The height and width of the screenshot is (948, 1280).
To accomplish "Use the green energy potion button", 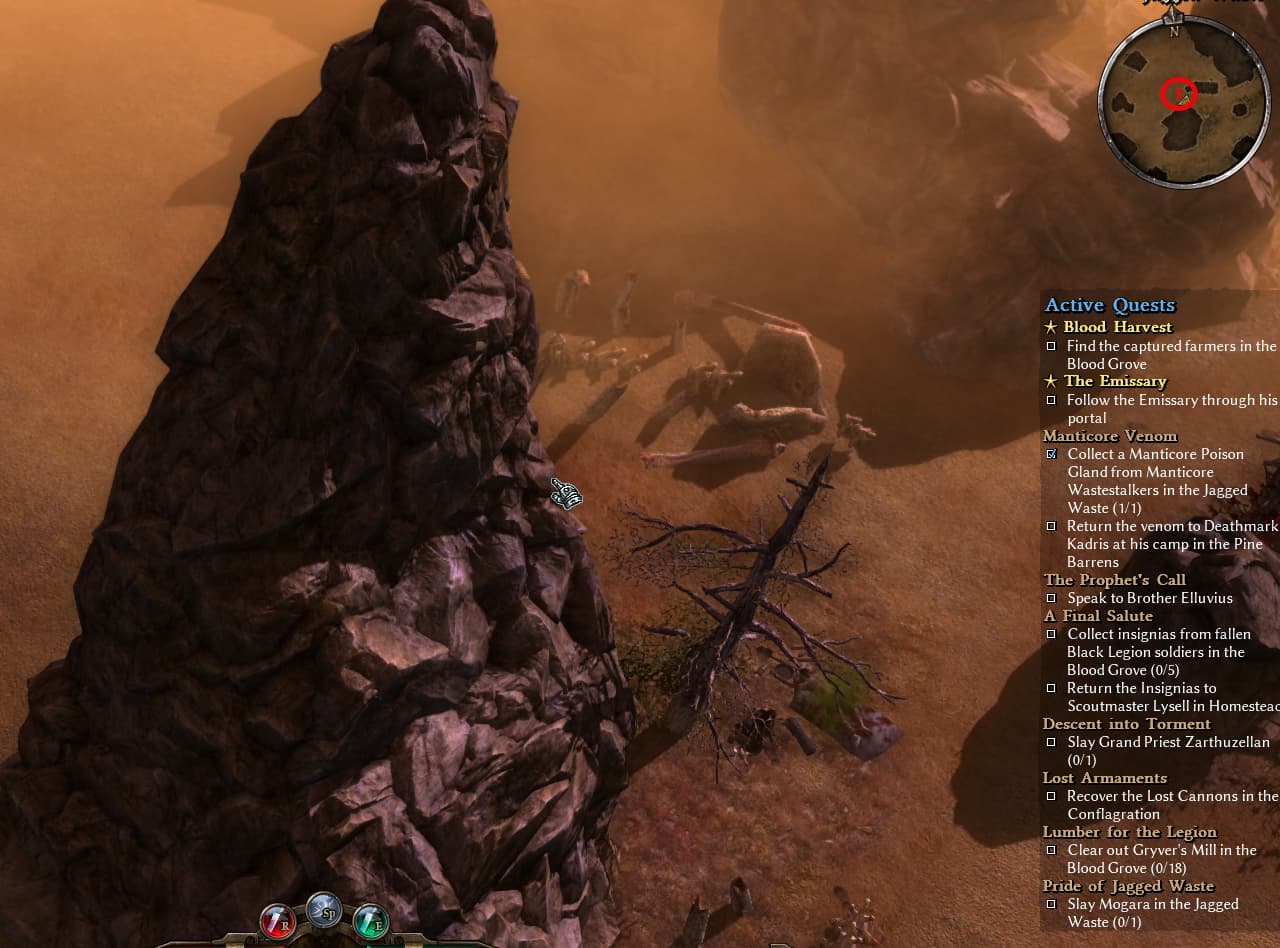I will tap(371, 921).
